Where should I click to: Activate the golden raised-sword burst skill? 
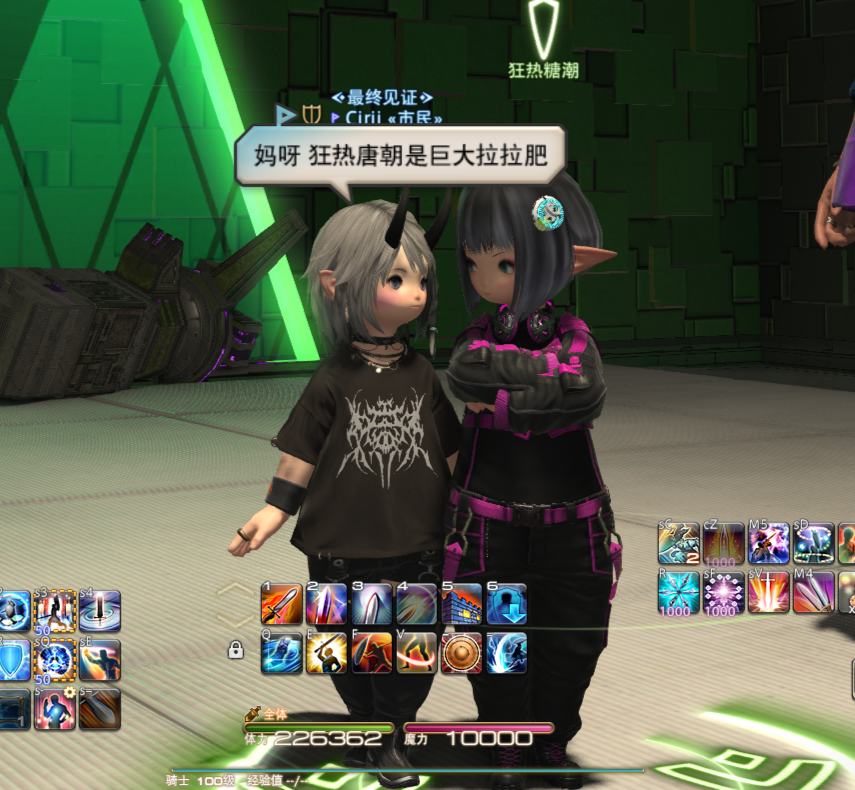(x=326, y=652)
